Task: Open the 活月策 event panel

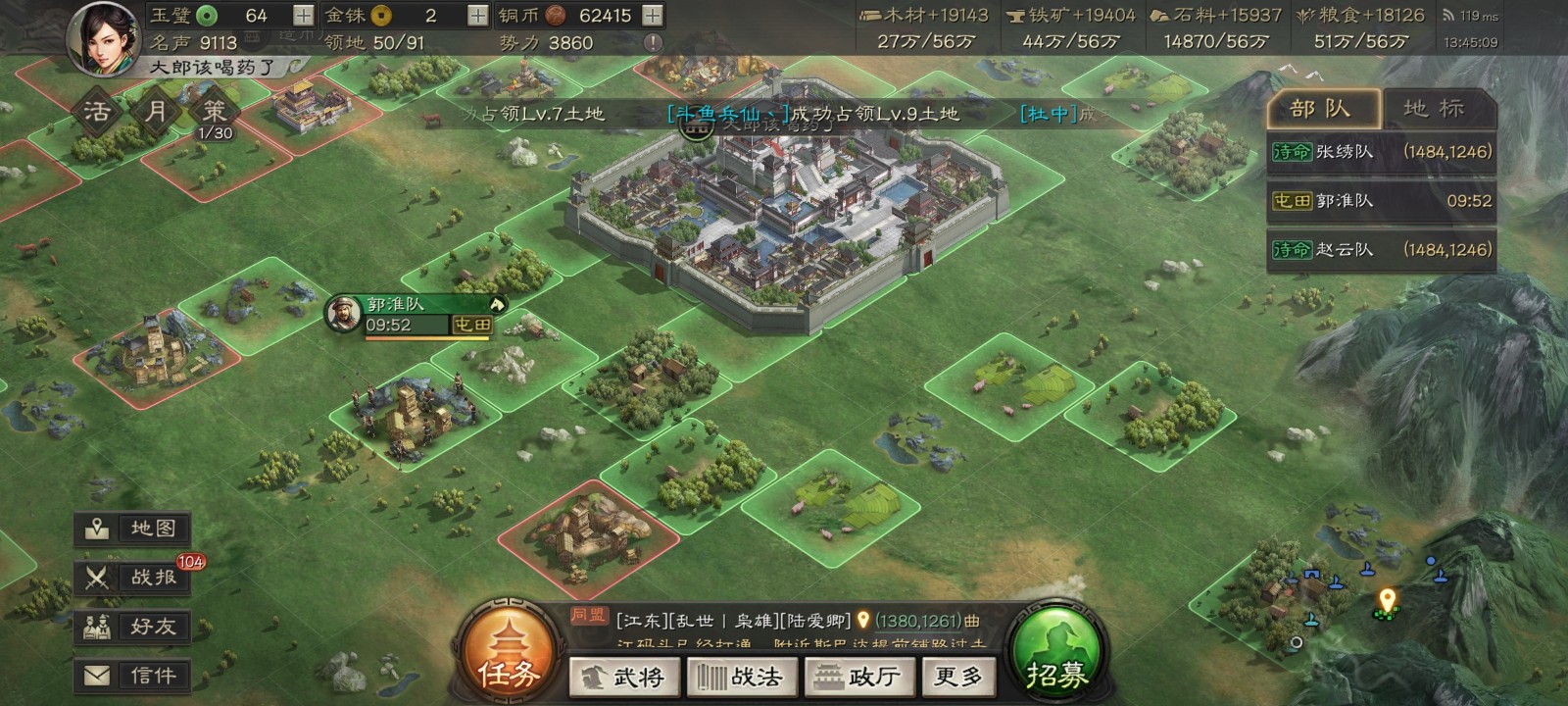Action: click(x=155, y=113)
